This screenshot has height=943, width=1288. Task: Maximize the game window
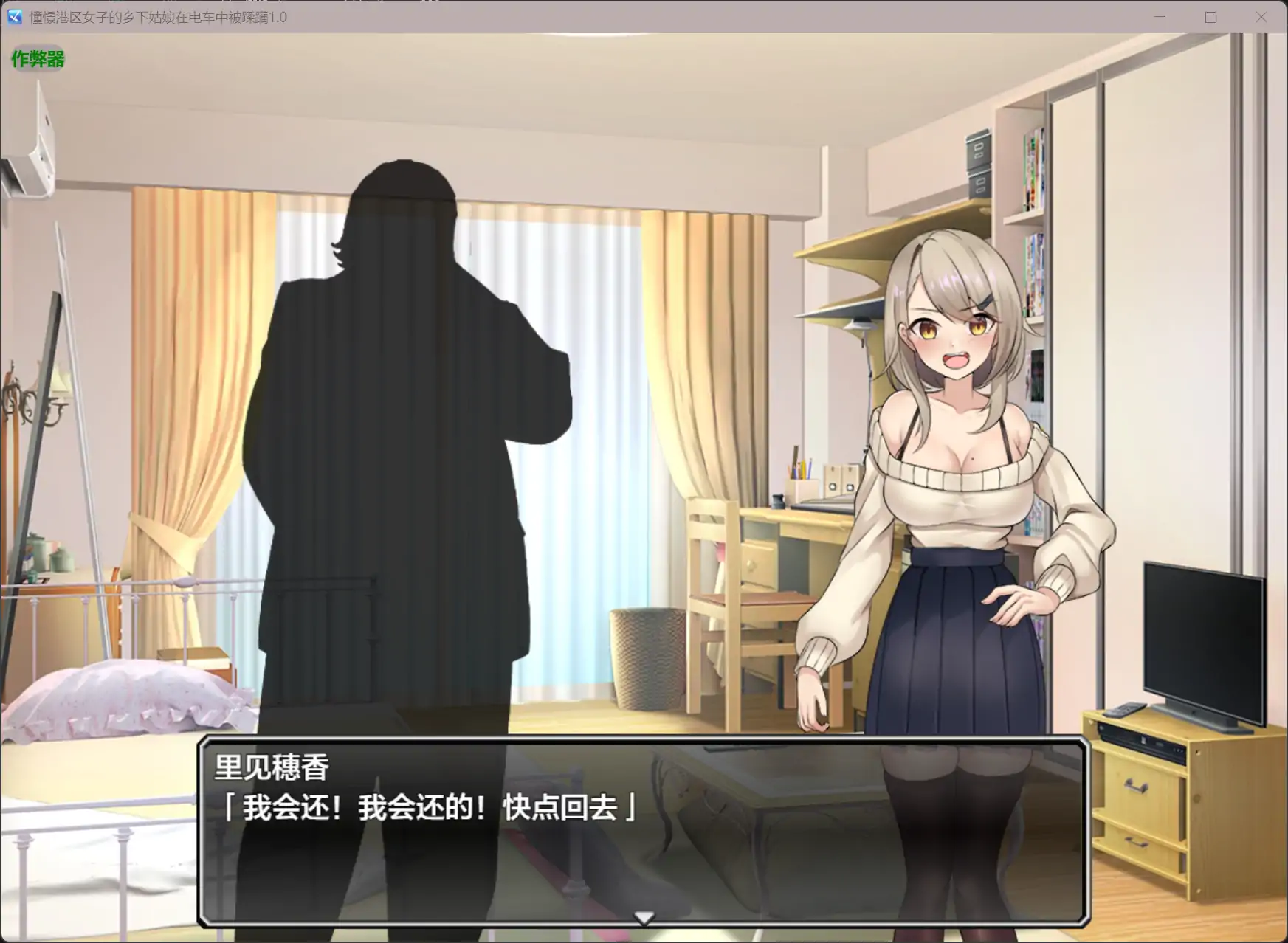click(x=1210, y=17)
